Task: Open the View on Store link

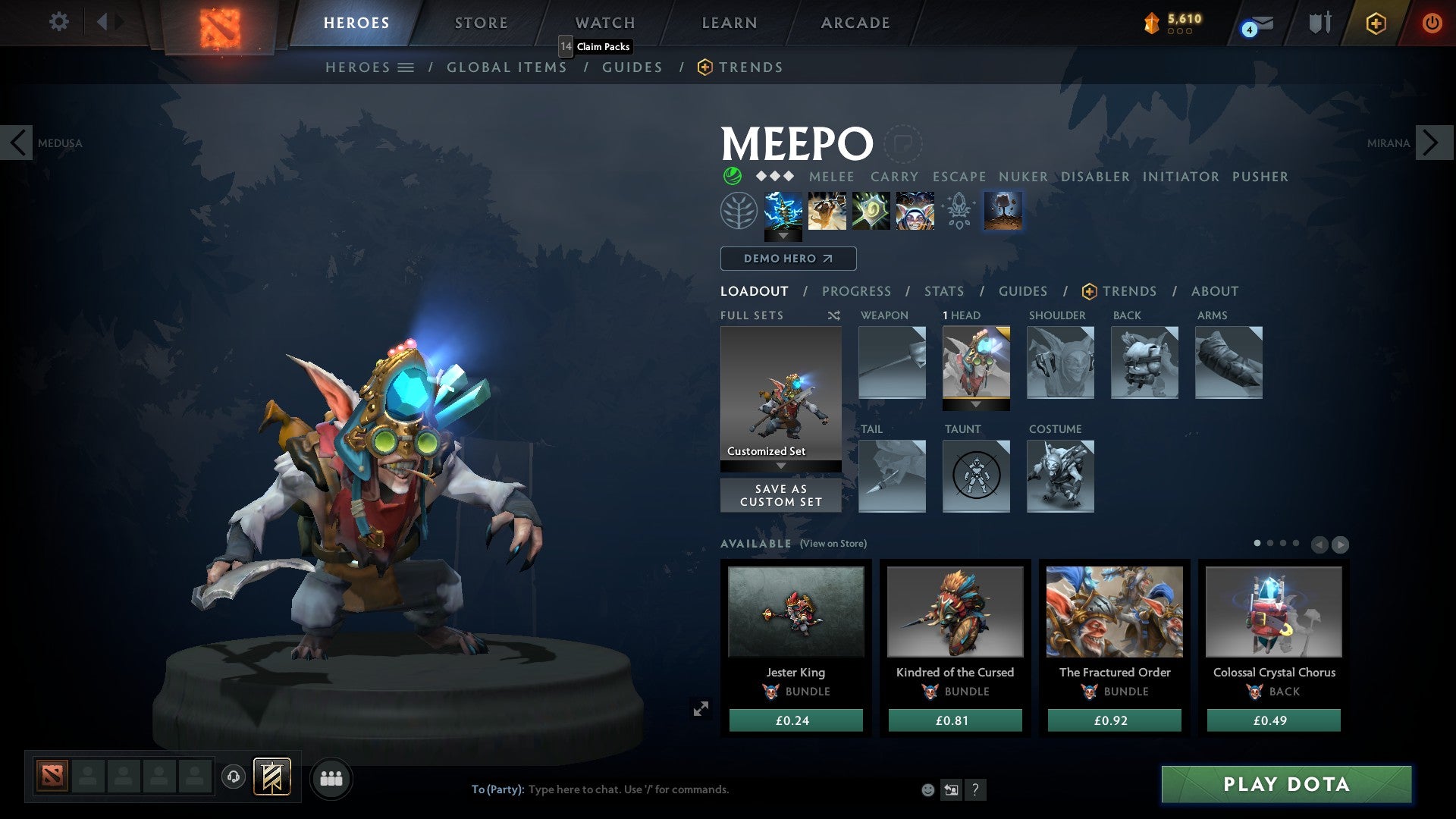Action: click(834, 544)
